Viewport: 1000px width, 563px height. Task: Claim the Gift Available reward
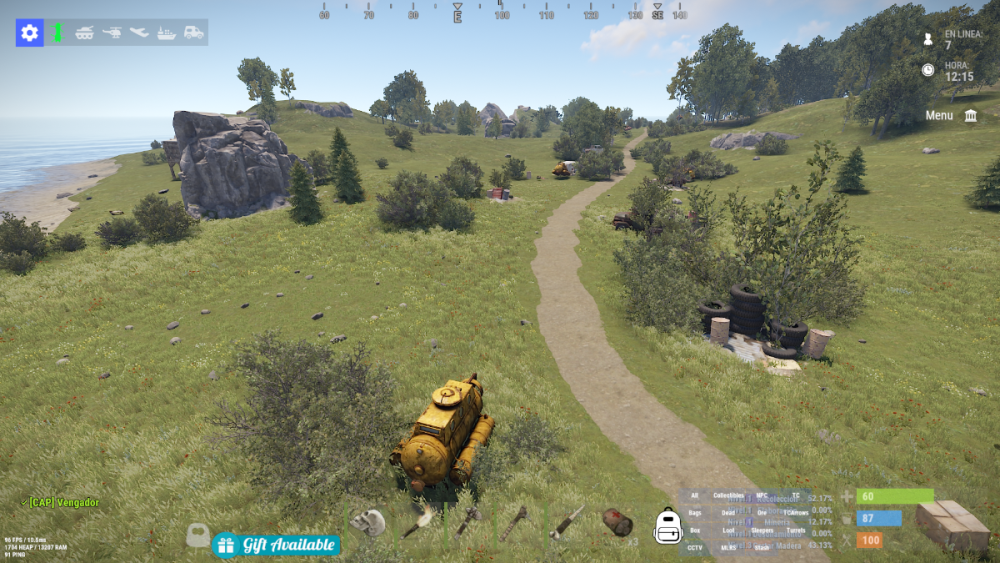pos(276,545)
